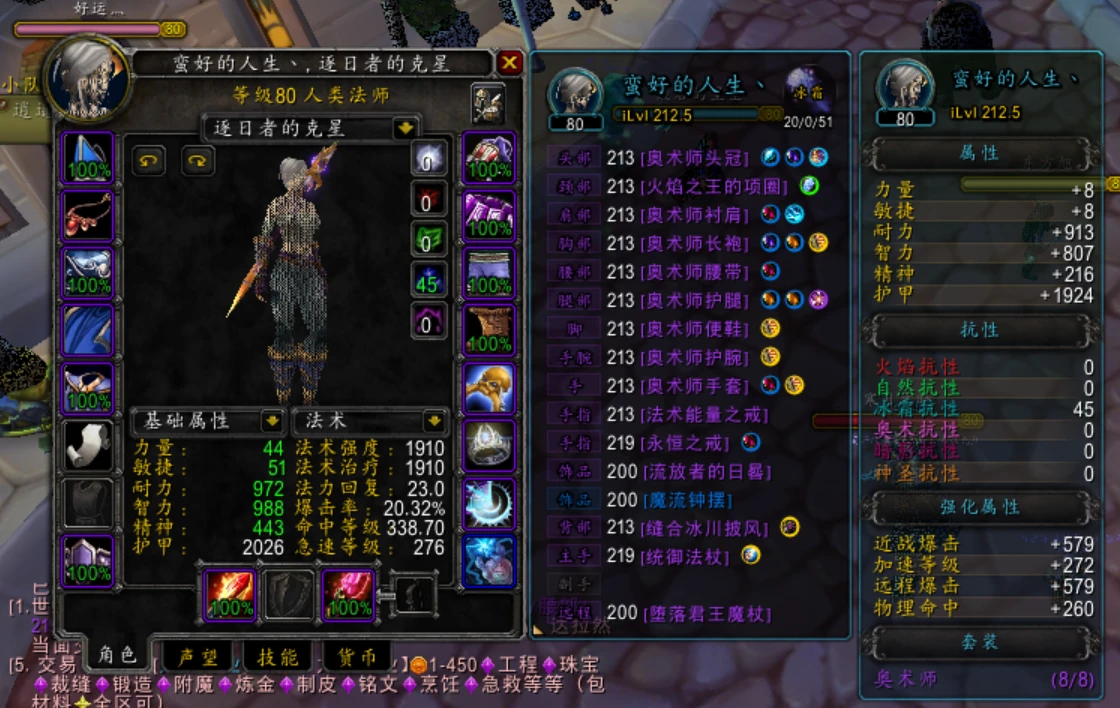Viewport: 1120px width, 708px height.
Task: Switch to the 声望 reputation tab
Action: click(197, 656)
